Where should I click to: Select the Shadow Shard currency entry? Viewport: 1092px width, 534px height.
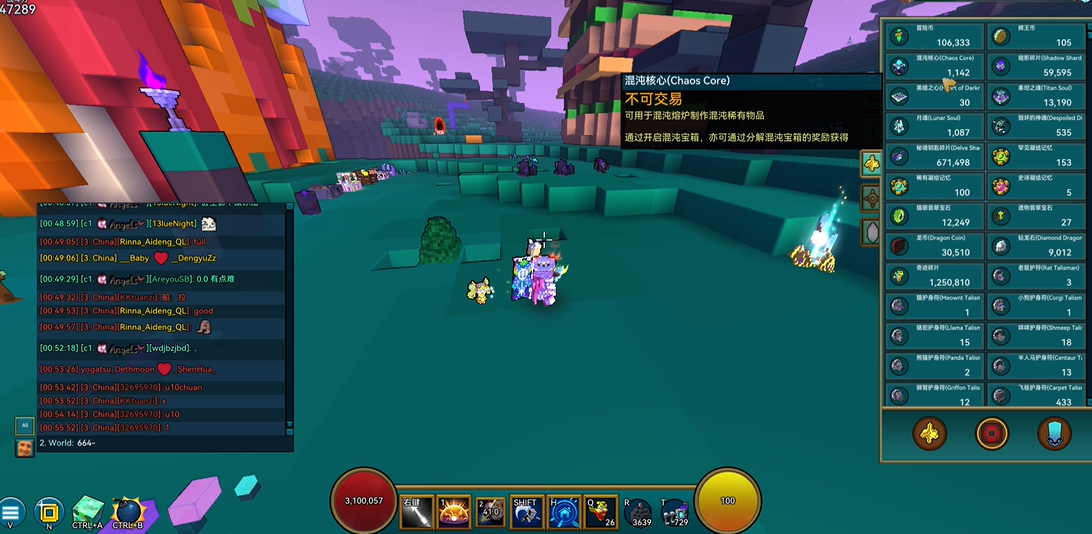(x=1037, y=67)
